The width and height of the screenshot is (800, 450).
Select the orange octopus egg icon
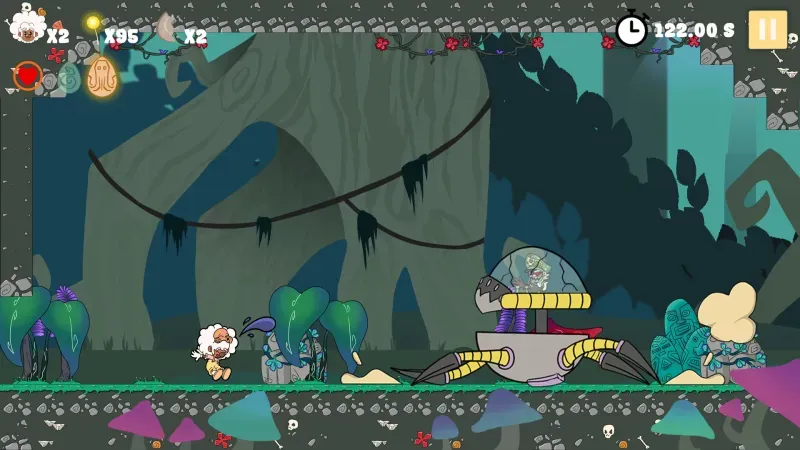coord(101,76)
